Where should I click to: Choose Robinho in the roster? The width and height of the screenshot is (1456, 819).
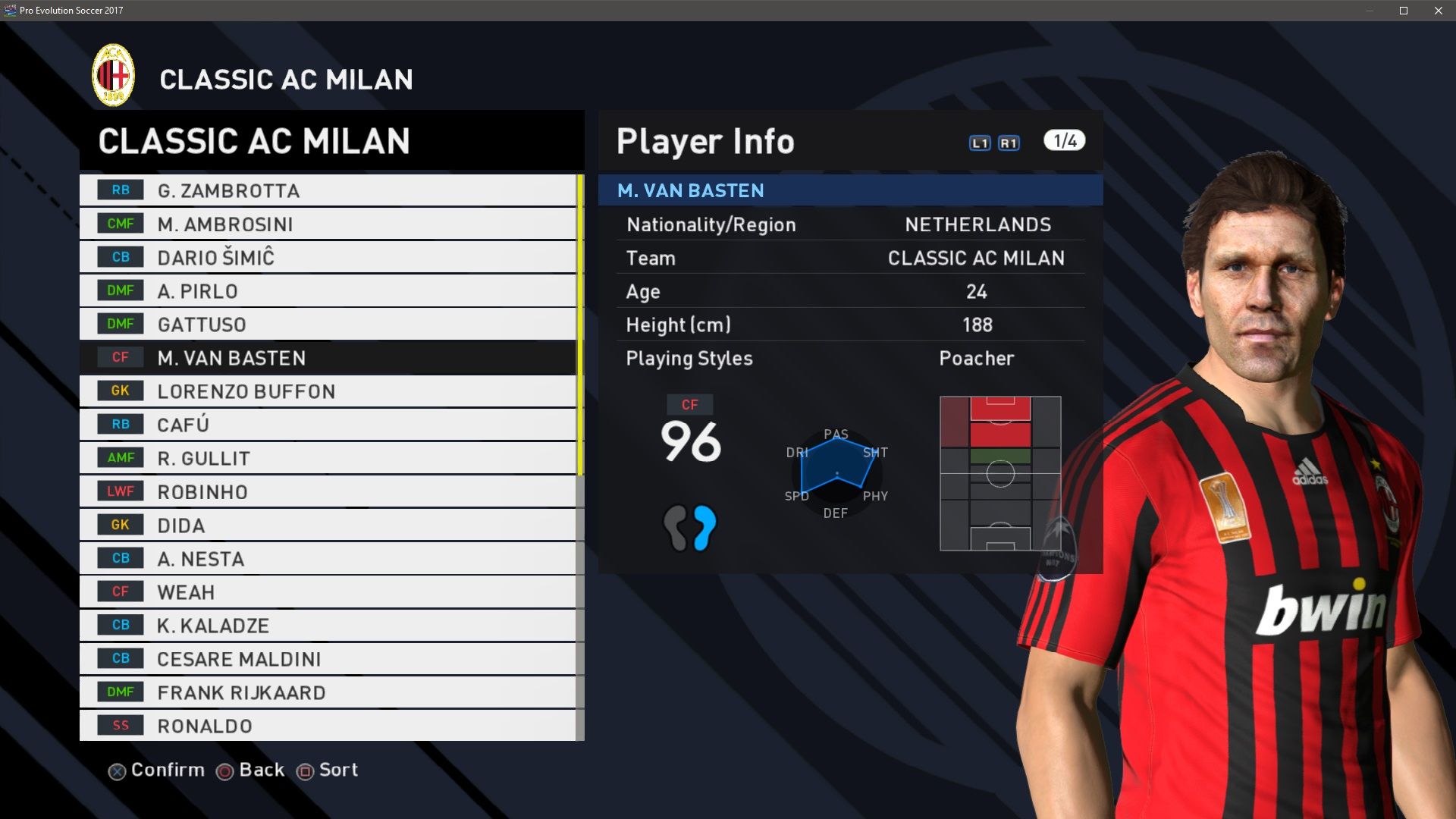[x=328, y=491]
